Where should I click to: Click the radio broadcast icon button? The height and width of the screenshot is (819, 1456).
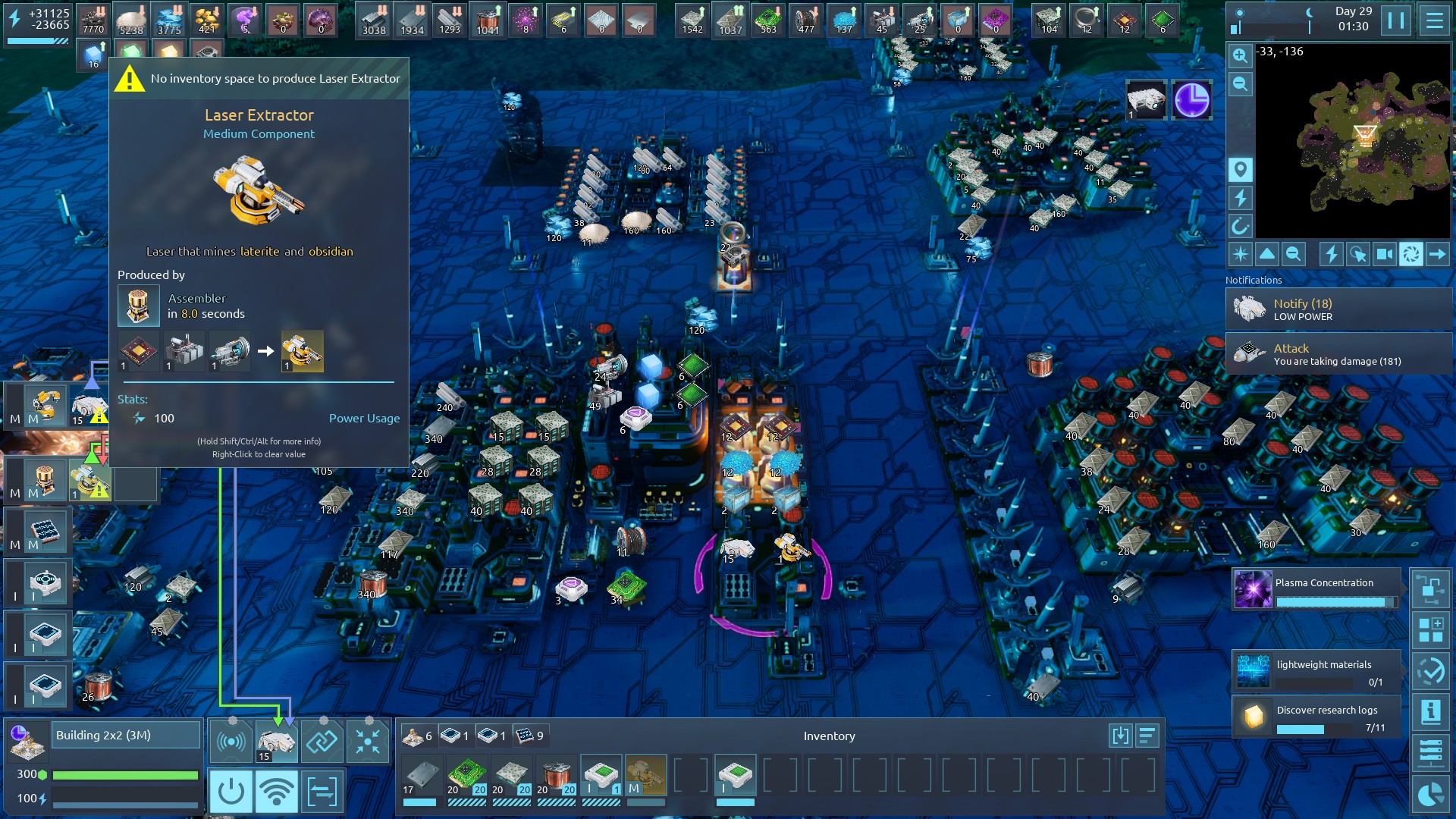231,742
